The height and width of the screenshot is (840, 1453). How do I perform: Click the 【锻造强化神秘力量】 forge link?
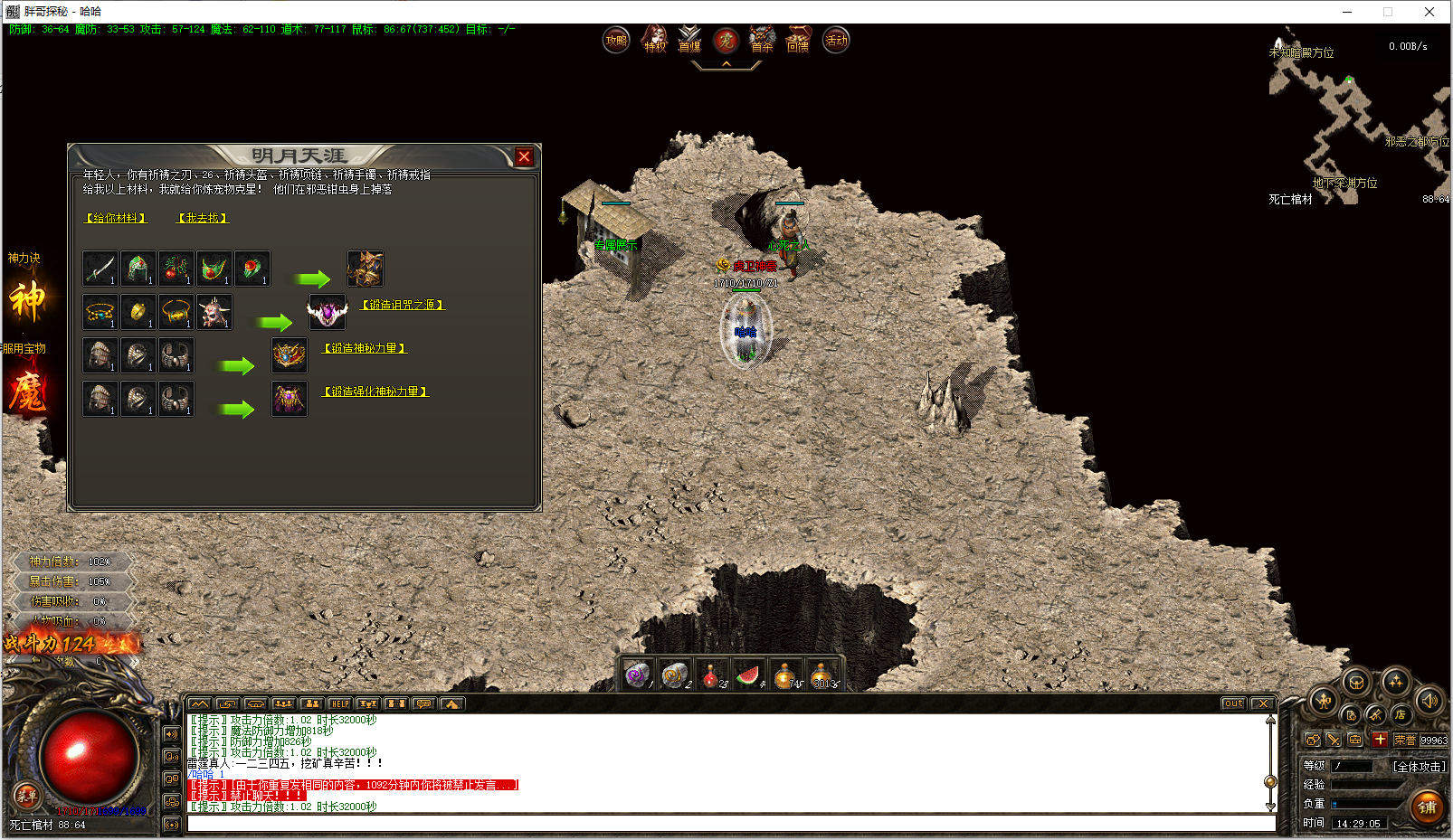(x=375, y=392)
